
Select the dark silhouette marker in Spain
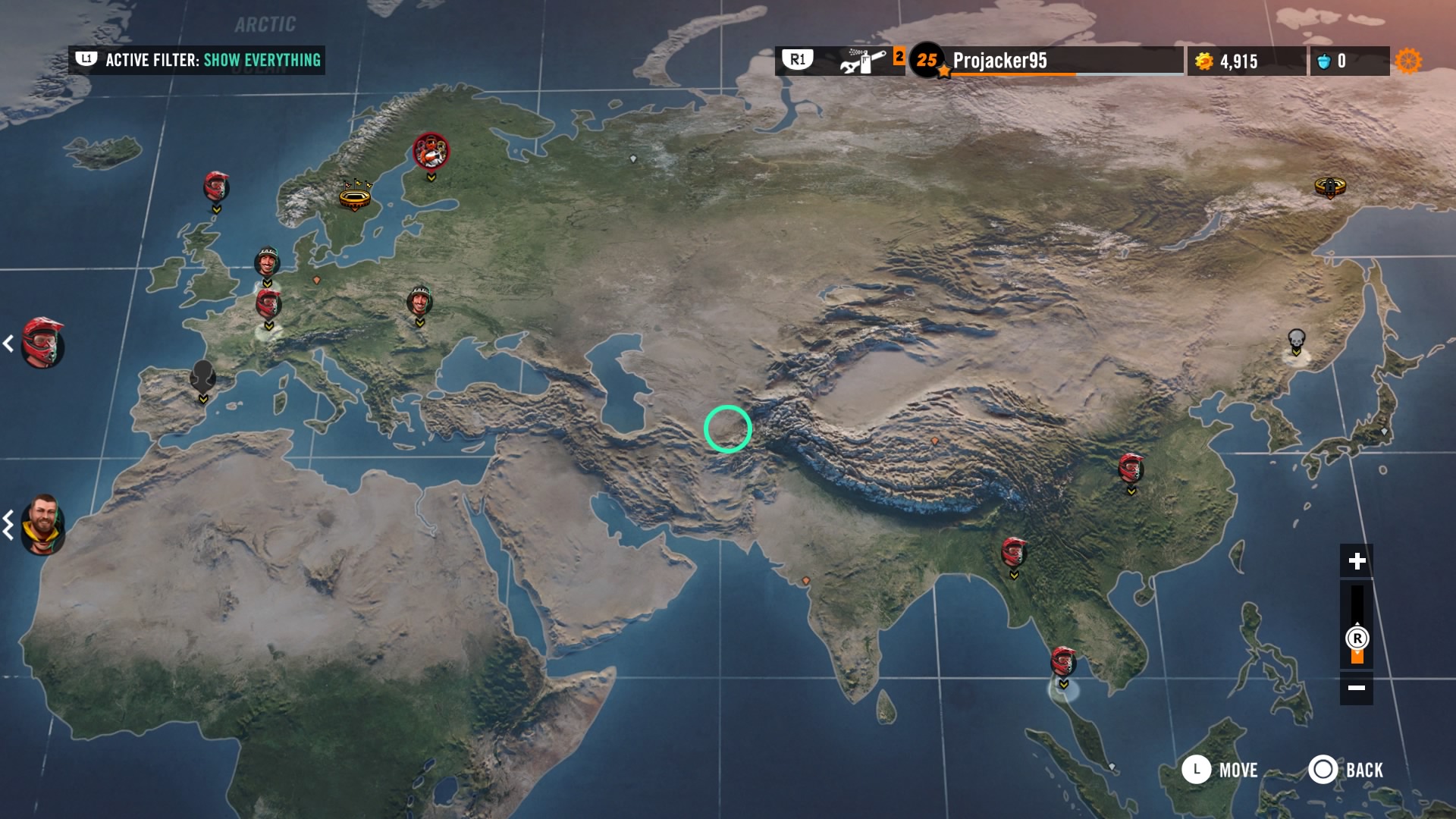click(202, 375)
